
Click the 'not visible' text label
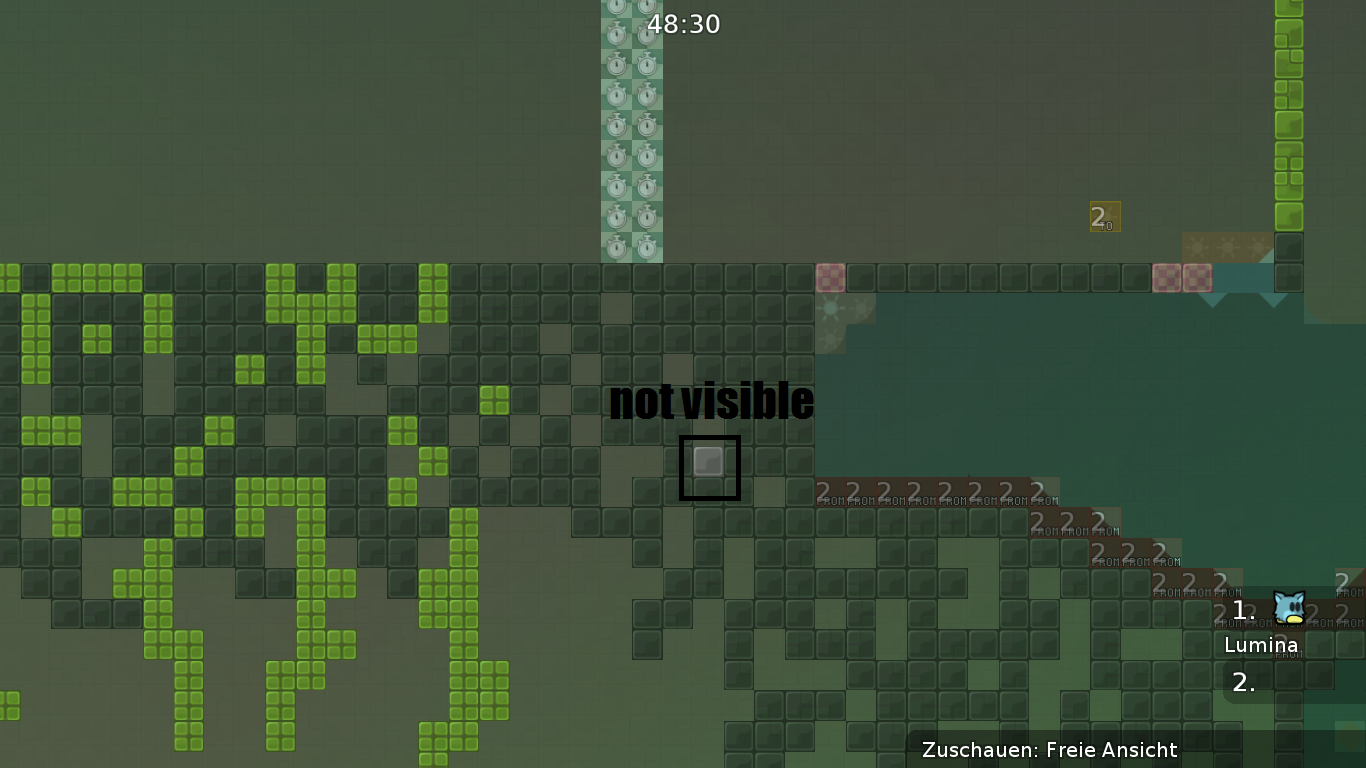[713, 401]
